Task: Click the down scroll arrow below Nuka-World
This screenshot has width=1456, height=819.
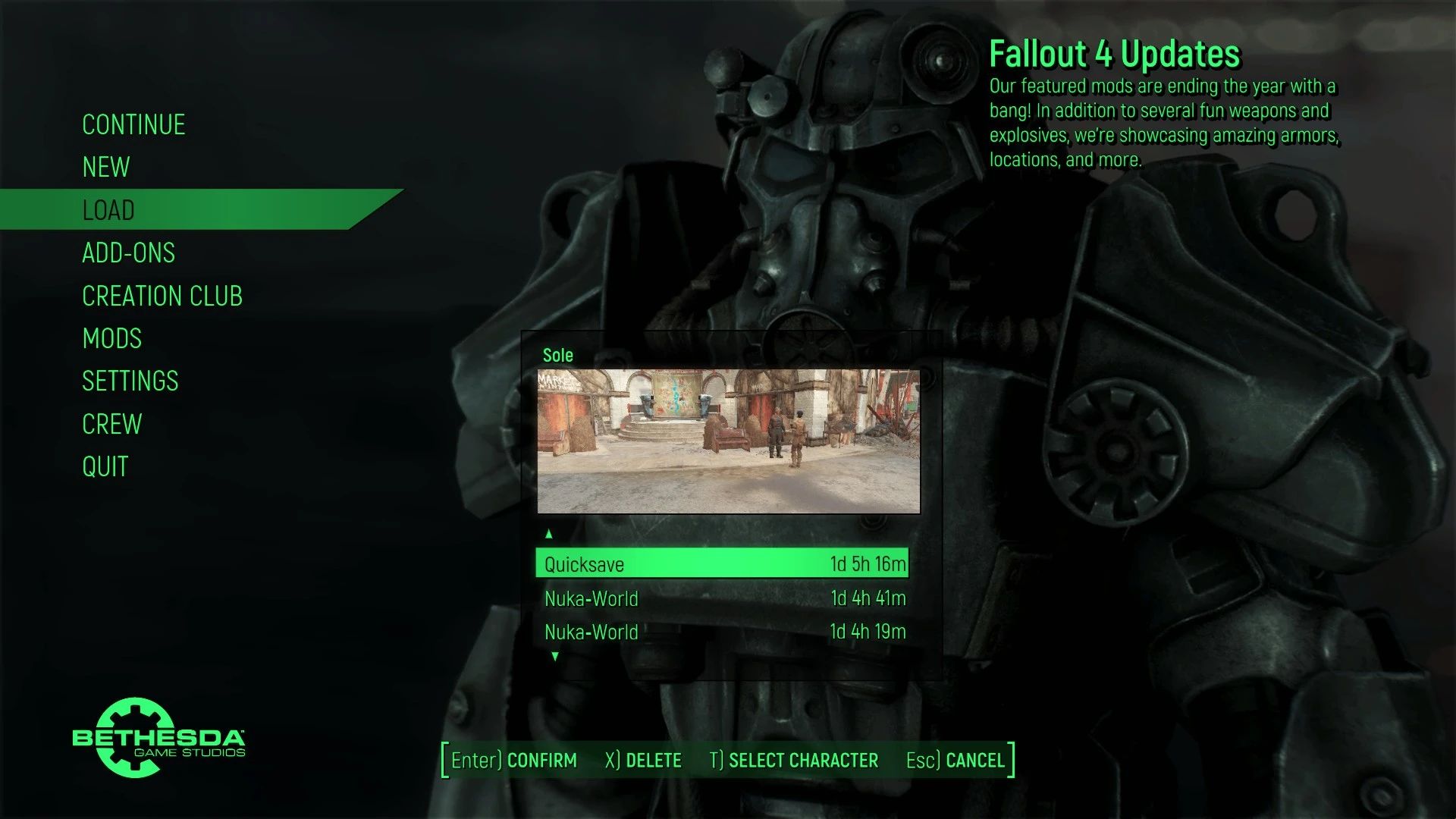Action: [x=556, y=657]
